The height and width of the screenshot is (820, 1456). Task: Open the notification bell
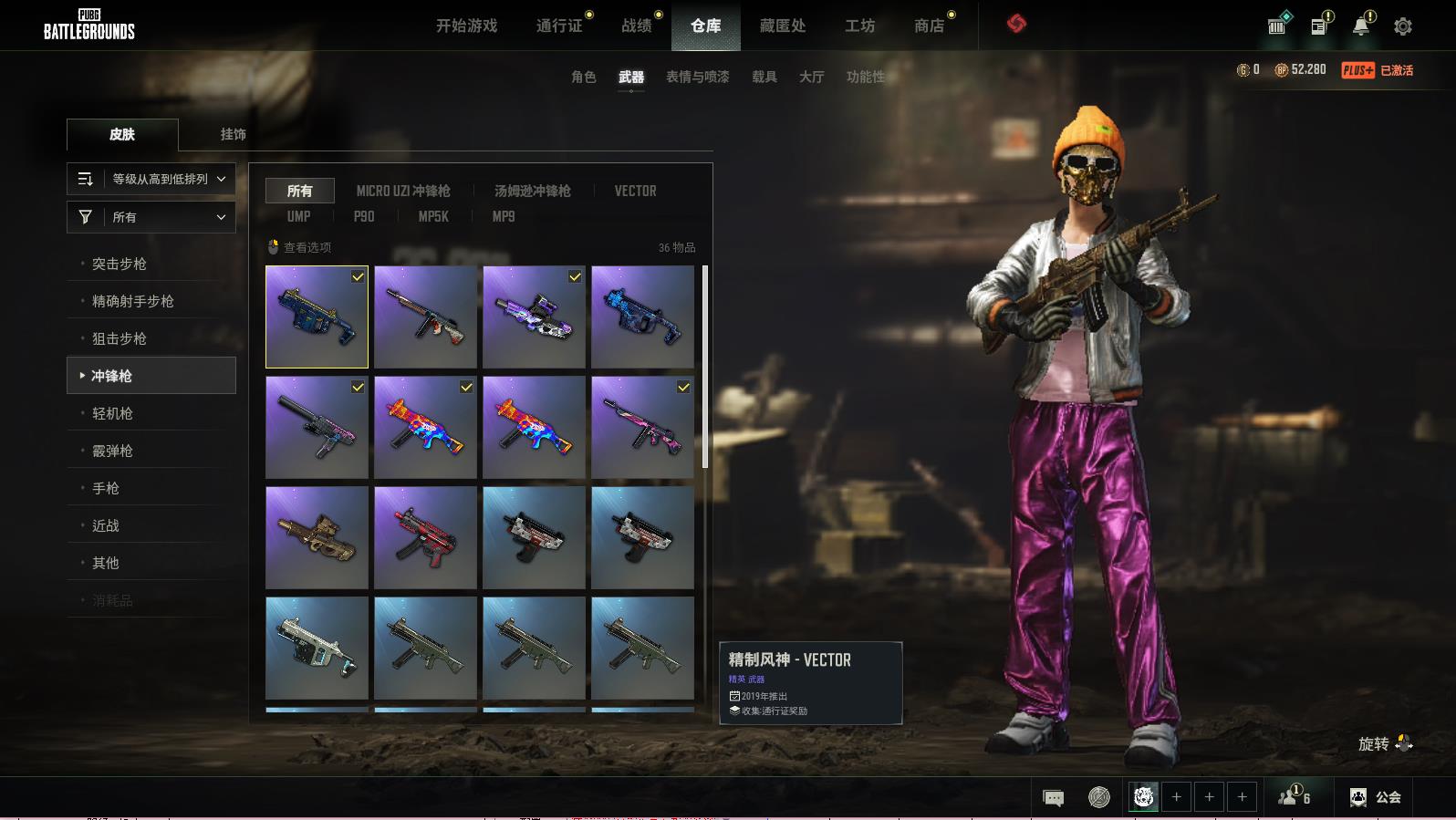(1361, 26)
